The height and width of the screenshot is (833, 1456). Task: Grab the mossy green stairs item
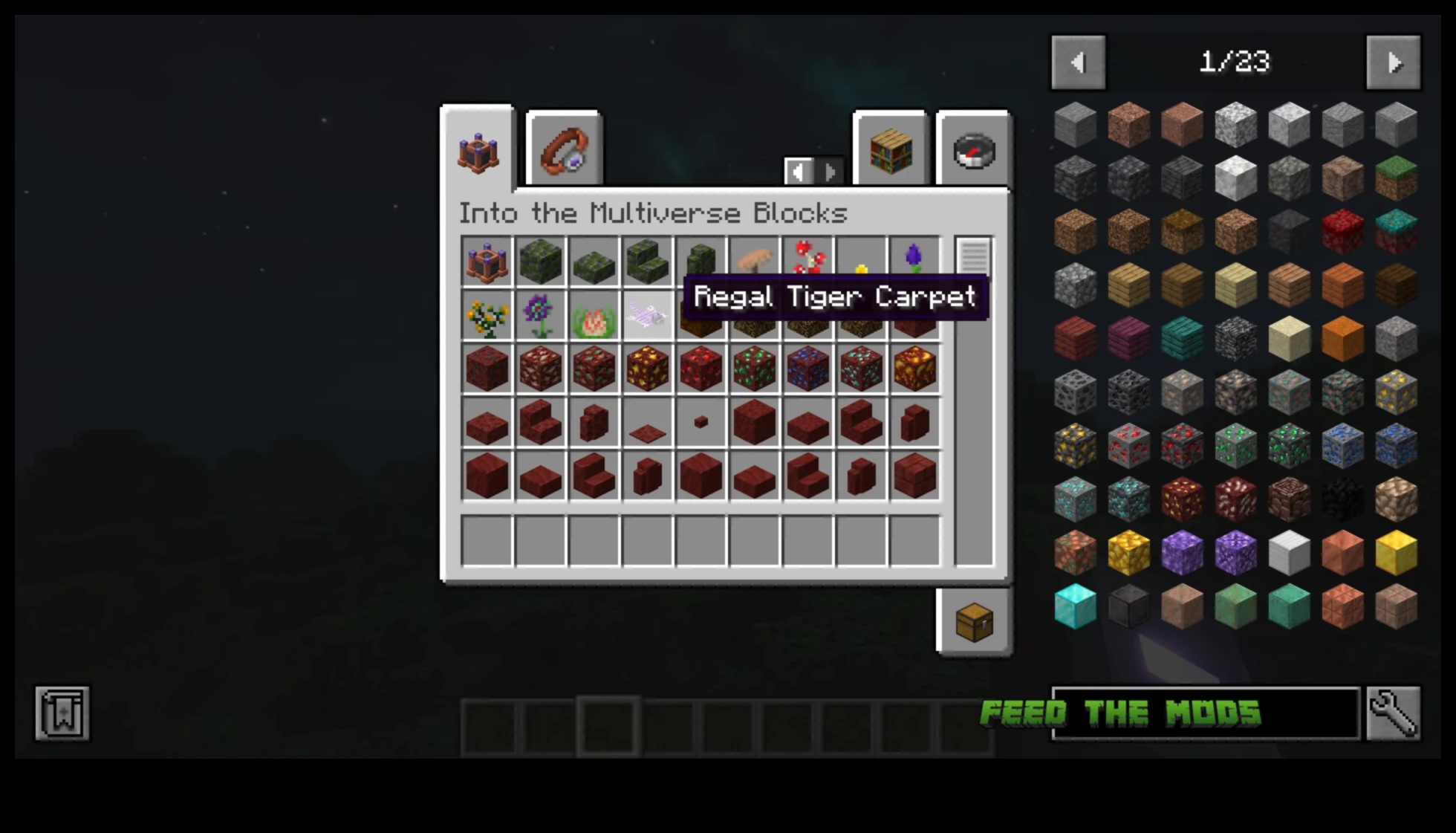(647, 262)
